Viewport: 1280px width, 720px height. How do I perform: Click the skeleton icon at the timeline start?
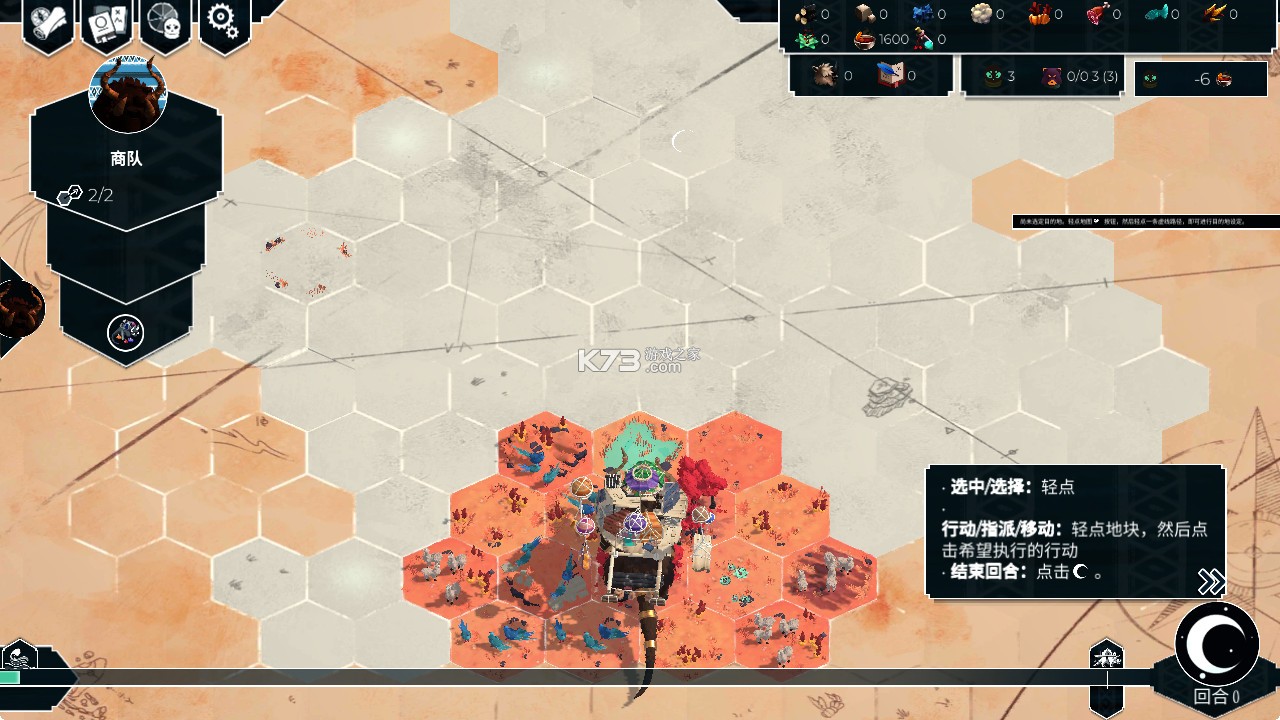(x=19, y=657)
